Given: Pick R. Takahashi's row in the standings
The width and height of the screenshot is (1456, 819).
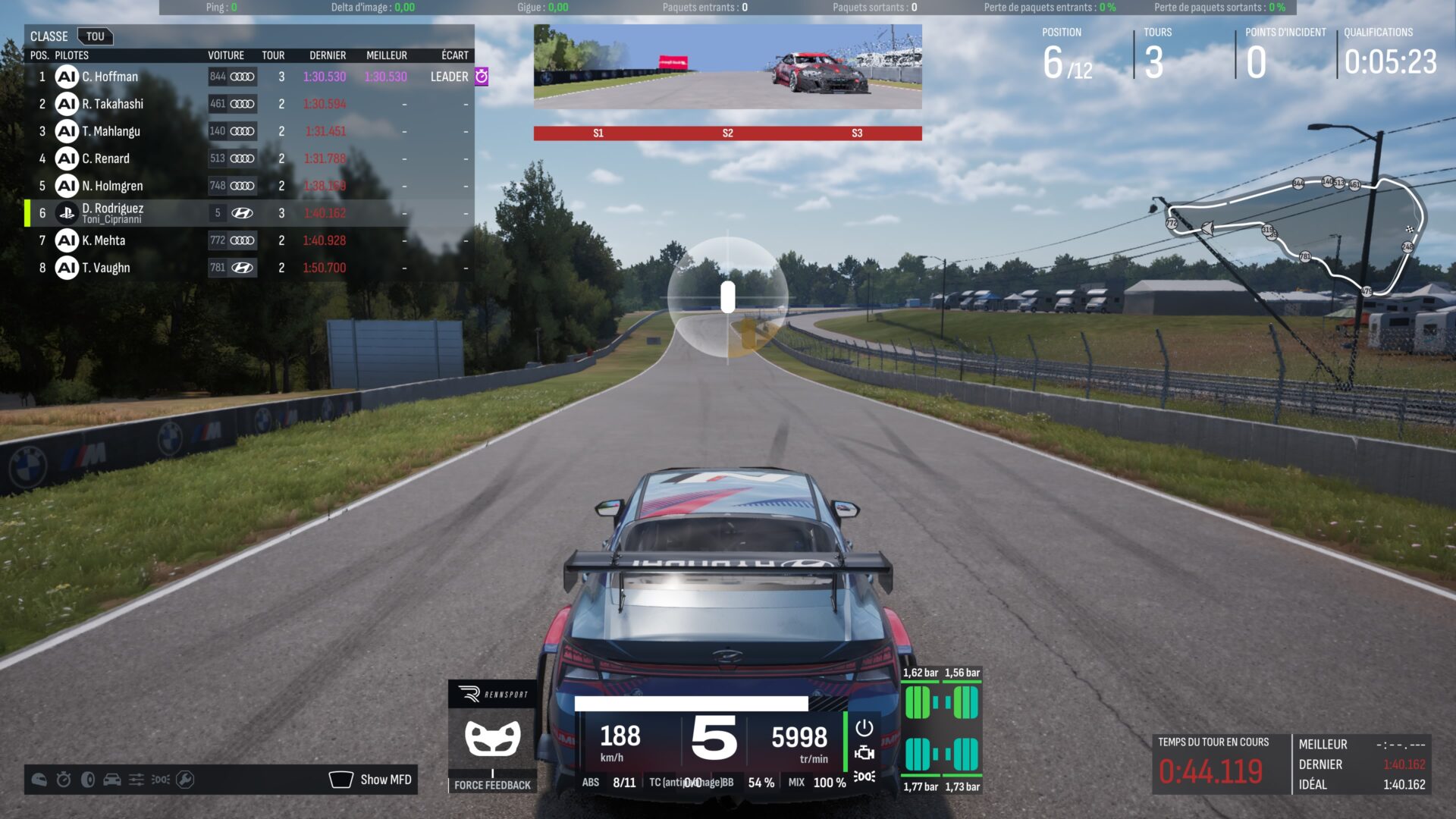Looking at the screenshot, I should (x=112, y=104).
